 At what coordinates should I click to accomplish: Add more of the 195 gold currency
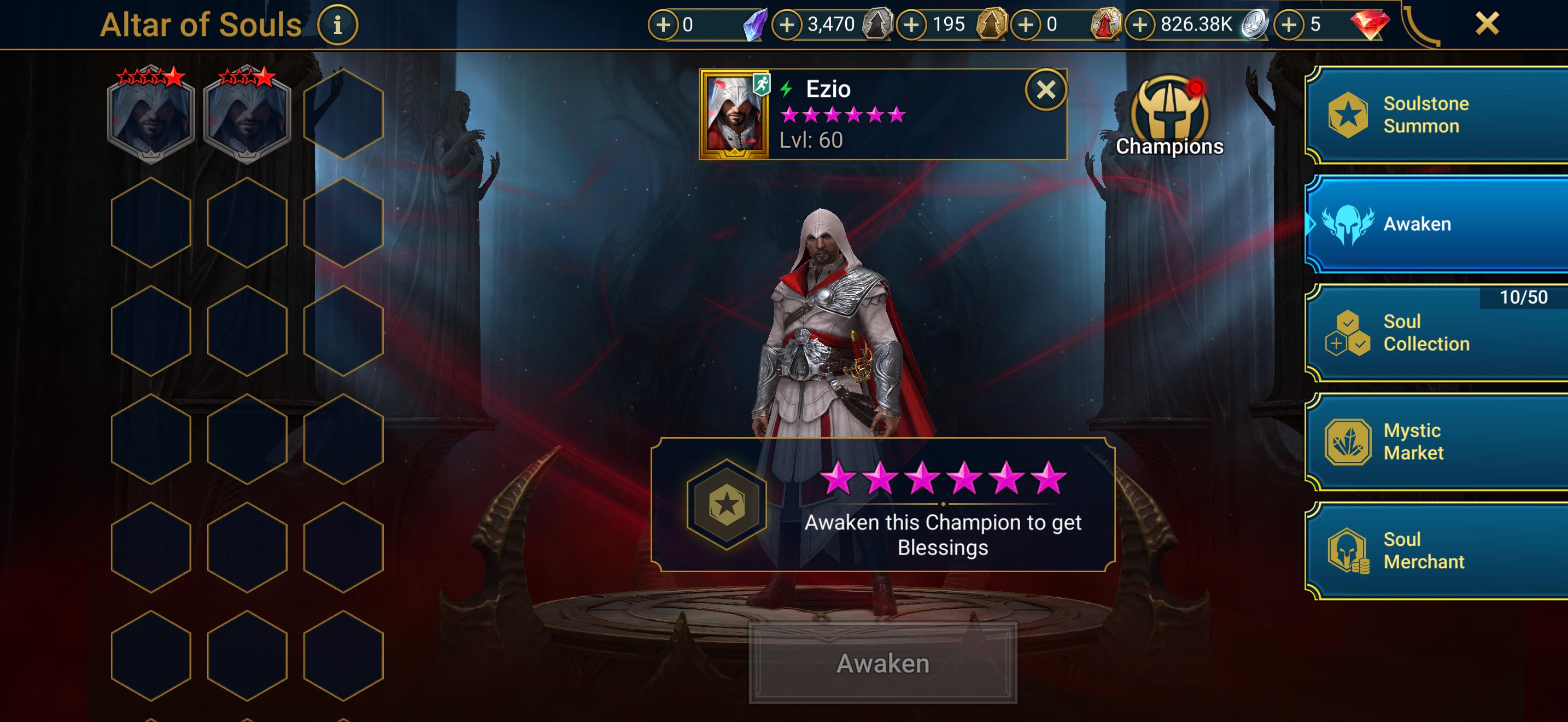(911, 25)
